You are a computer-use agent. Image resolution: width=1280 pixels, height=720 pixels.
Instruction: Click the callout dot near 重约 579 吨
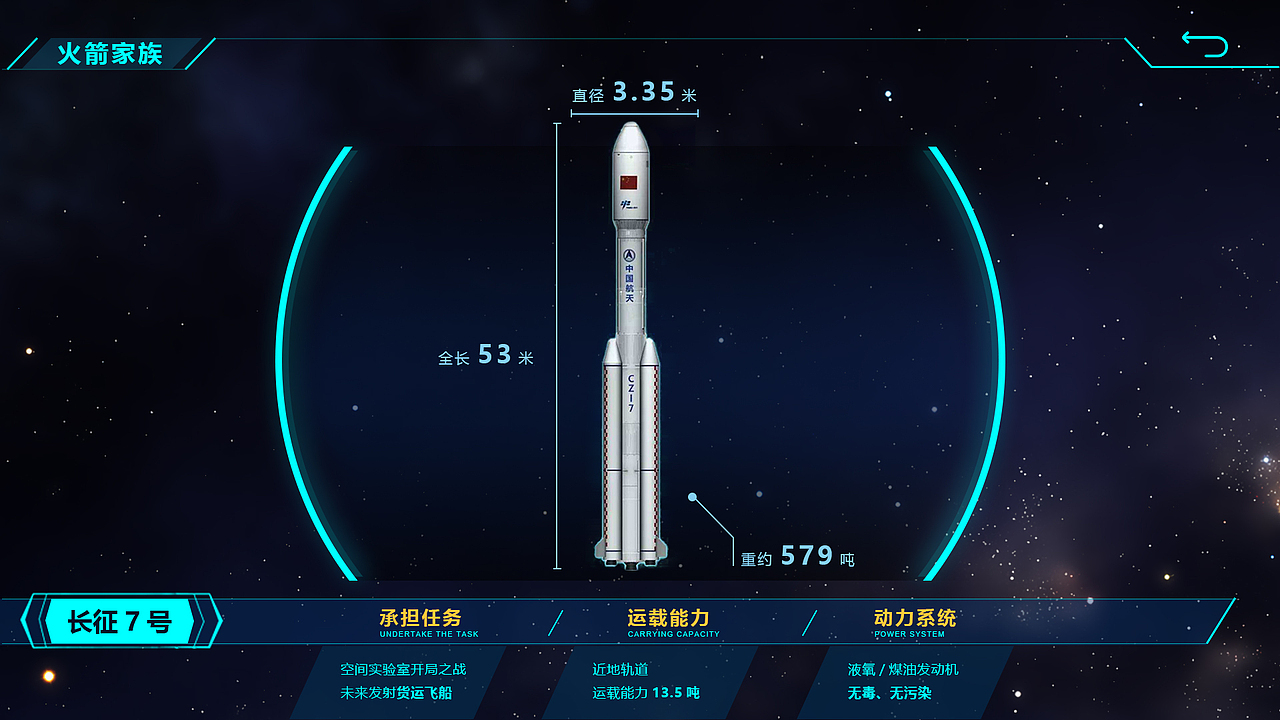pyautogui.click(x=691, y=495)
